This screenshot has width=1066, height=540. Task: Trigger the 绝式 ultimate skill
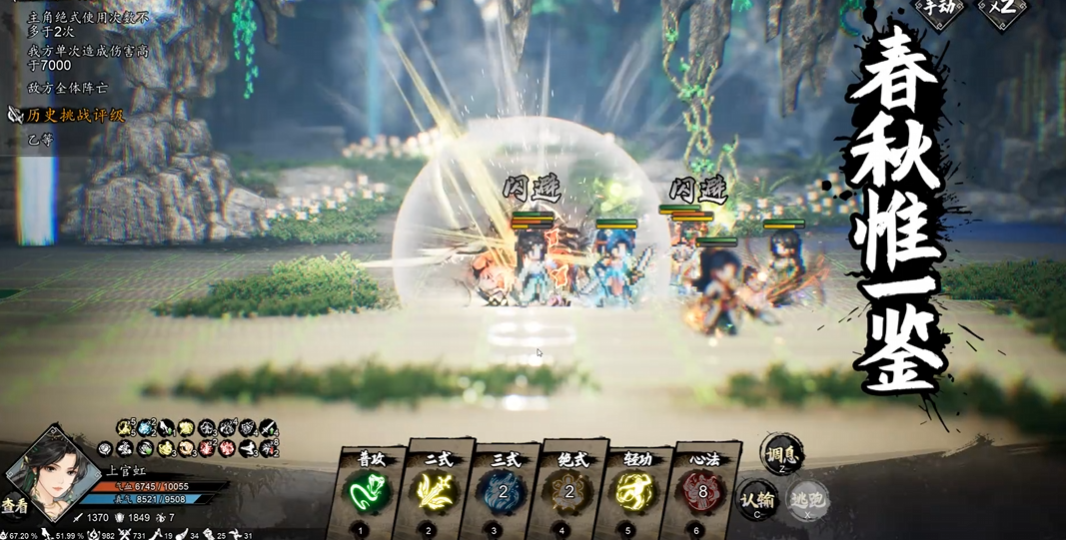pos(569,491)
